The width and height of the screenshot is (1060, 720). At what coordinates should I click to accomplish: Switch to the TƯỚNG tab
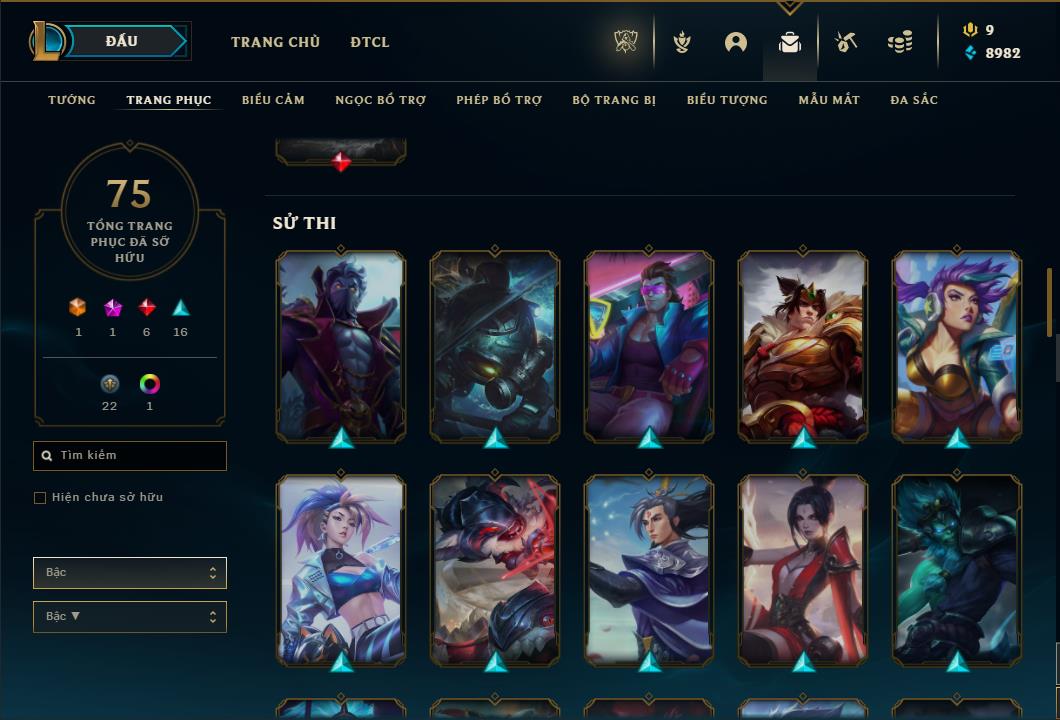pos(72,100)
